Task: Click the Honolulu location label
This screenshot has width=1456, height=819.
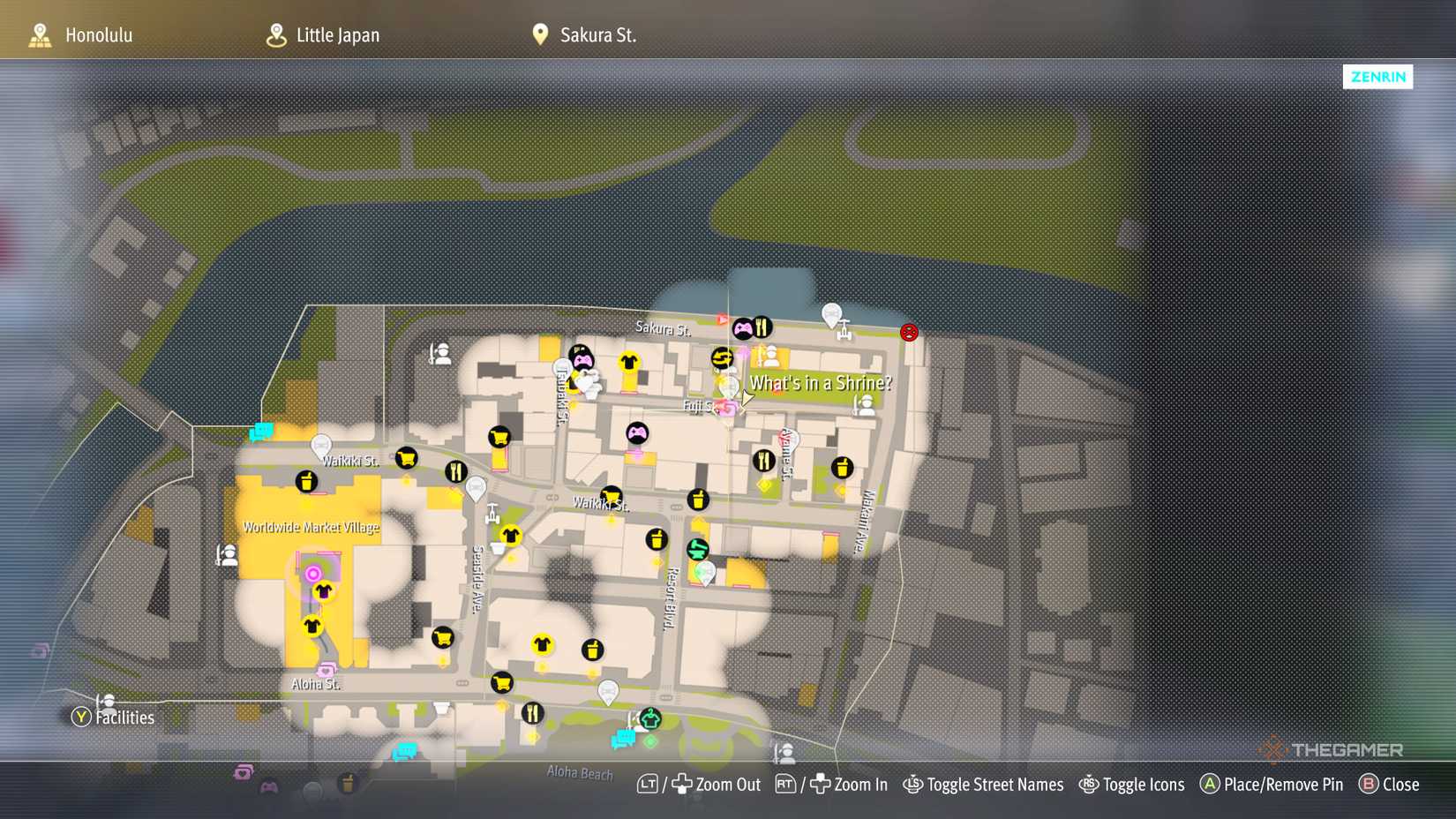Action: tap(99, 35)
